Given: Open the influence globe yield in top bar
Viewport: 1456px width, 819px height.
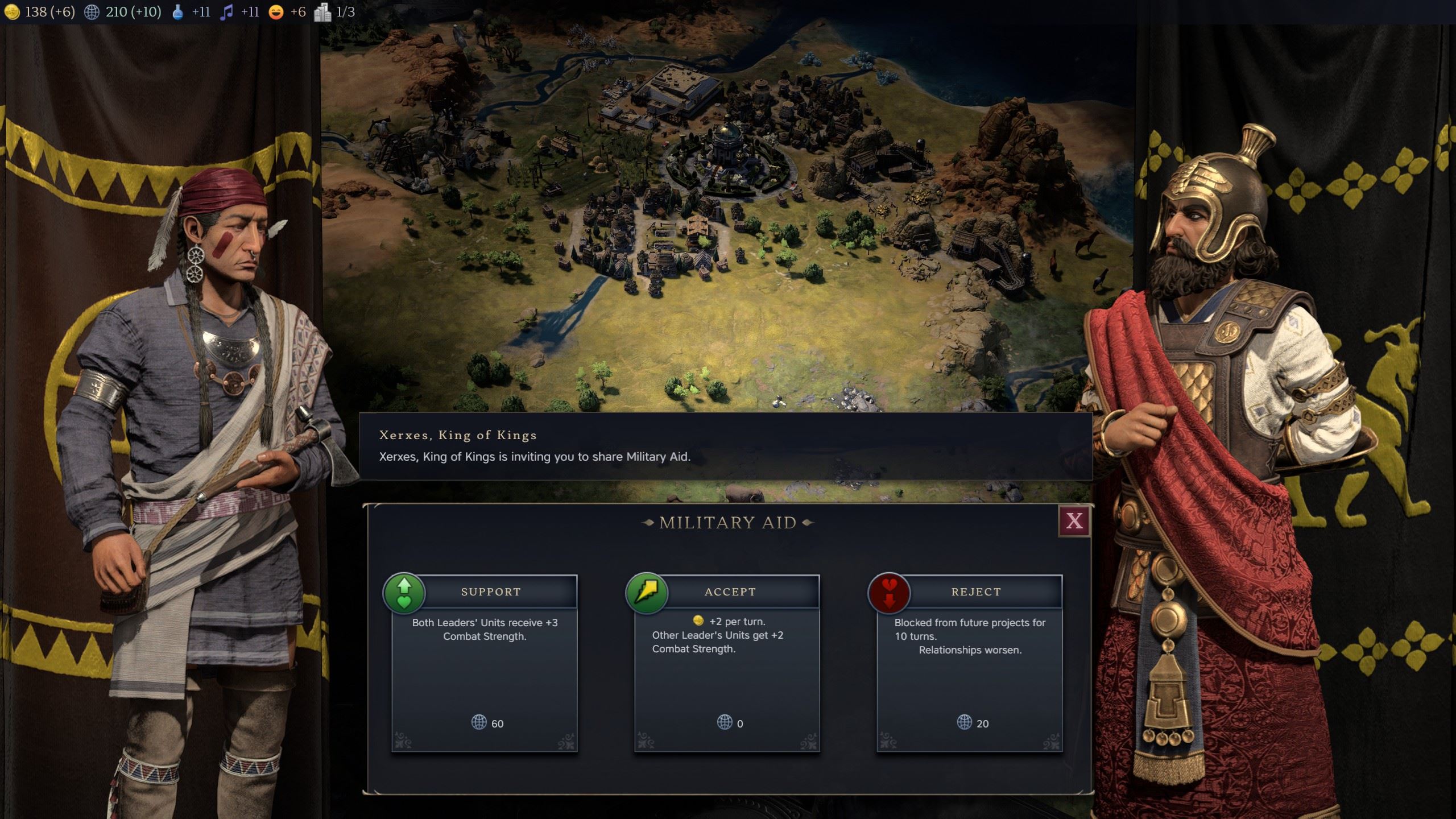Looking at the screenshot, I should (92, 12).
